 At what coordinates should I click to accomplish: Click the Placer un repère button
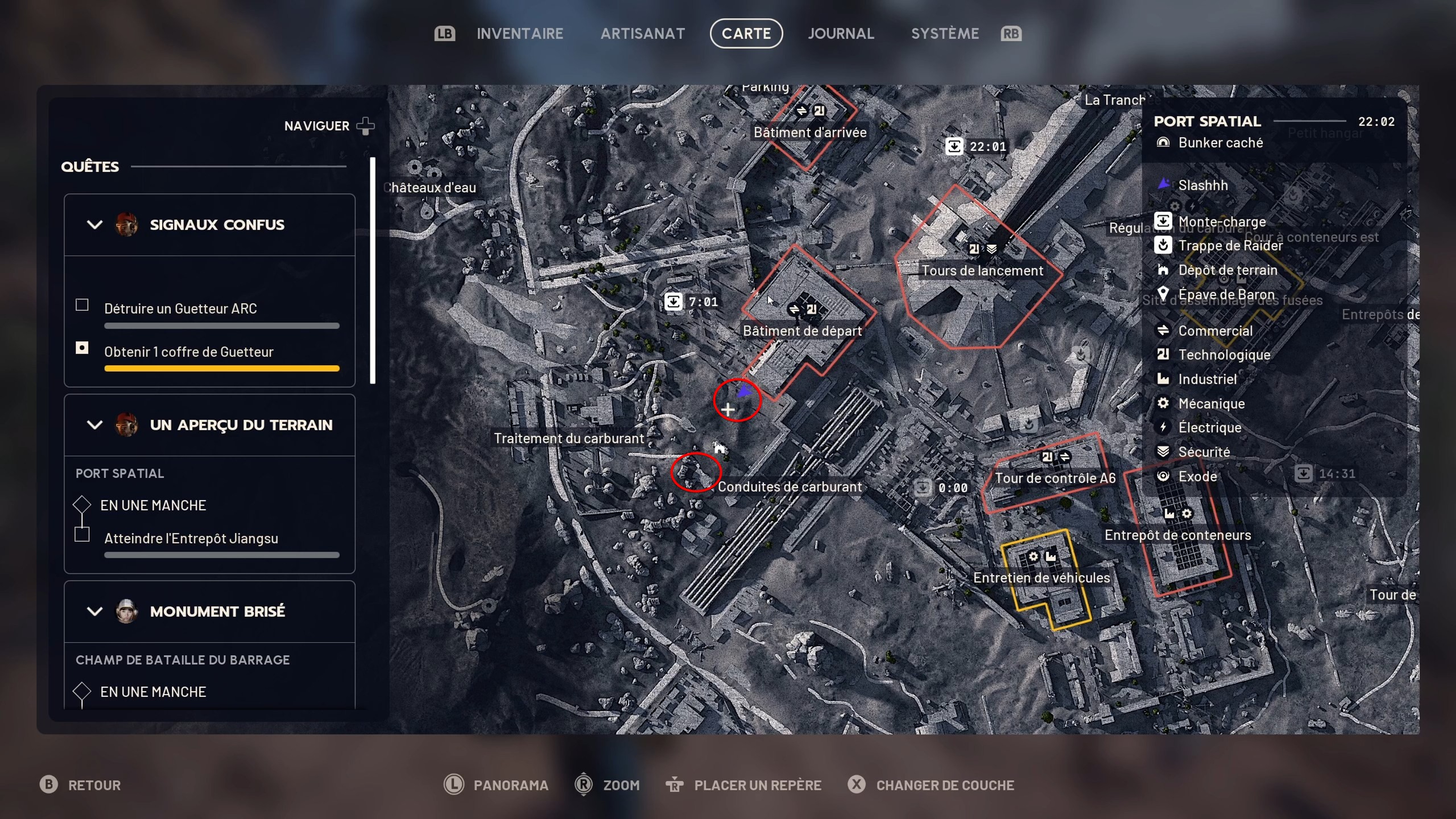[x=757, y=785]
